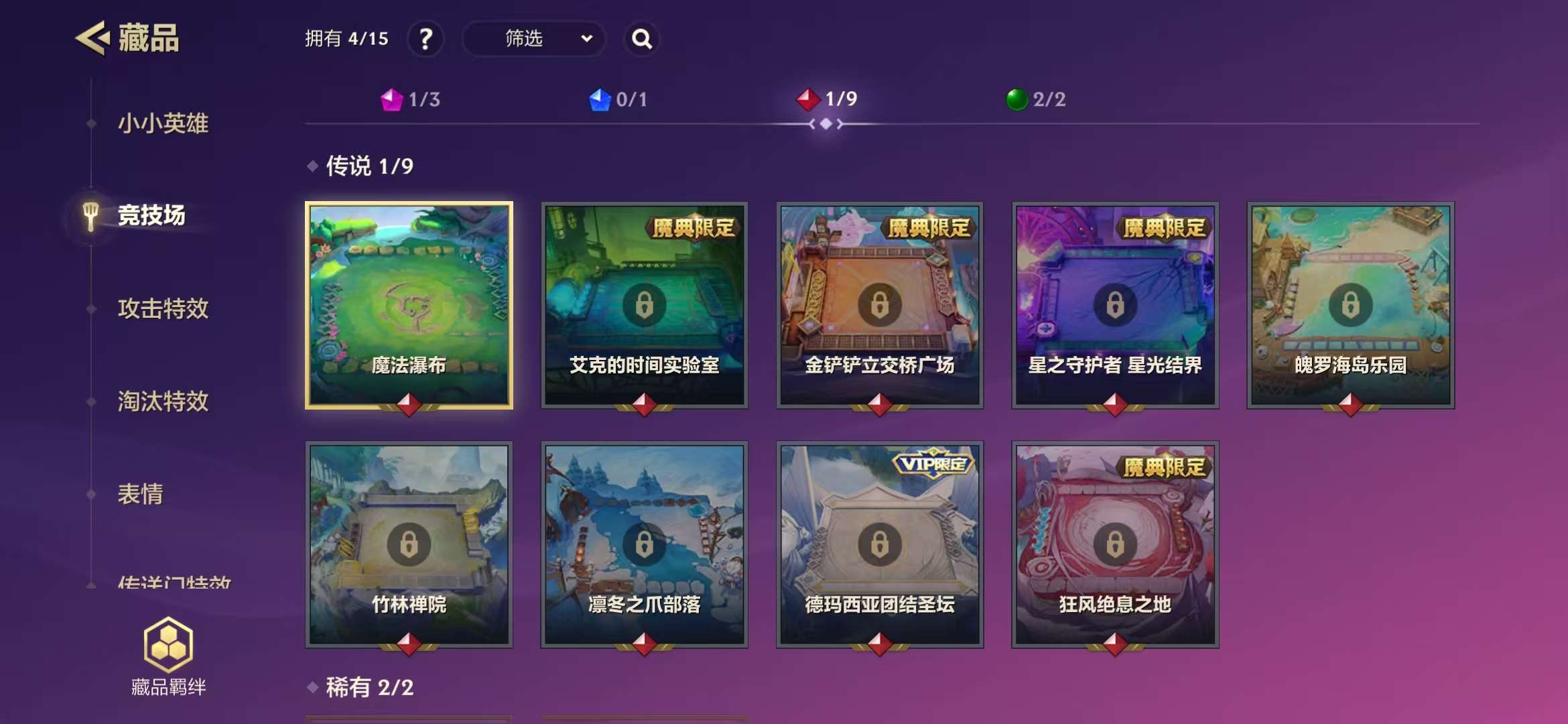
Task: Choose the 竹林禅院 arena tile
Action: (409, 544)
